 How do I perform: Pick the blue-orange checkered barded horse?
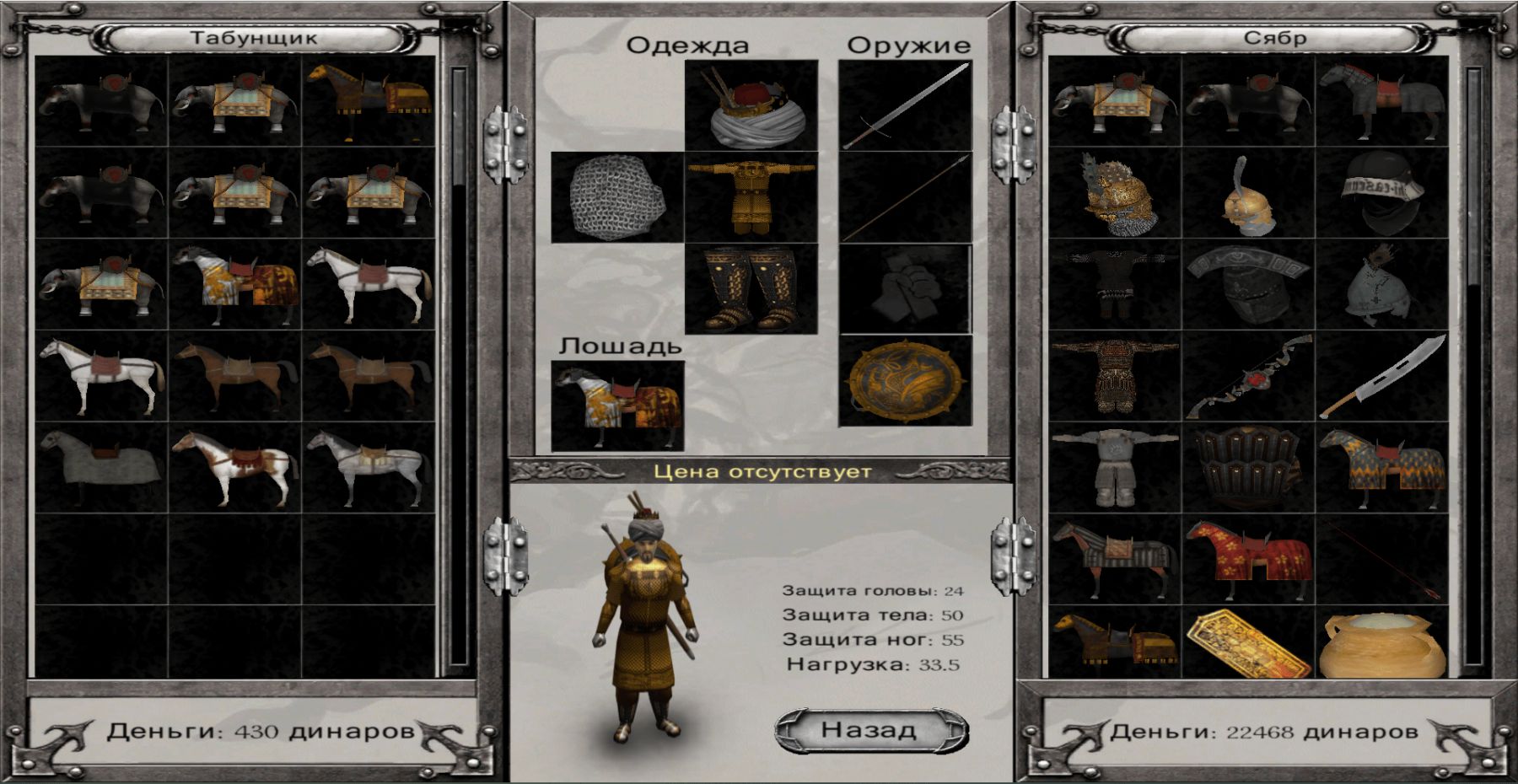click(x=1381, y=468)
